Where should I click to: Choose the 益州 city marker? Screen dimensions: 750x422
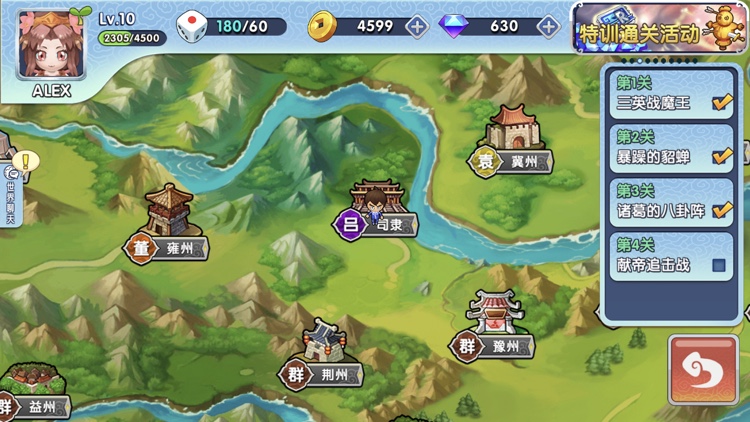[35, 395]
